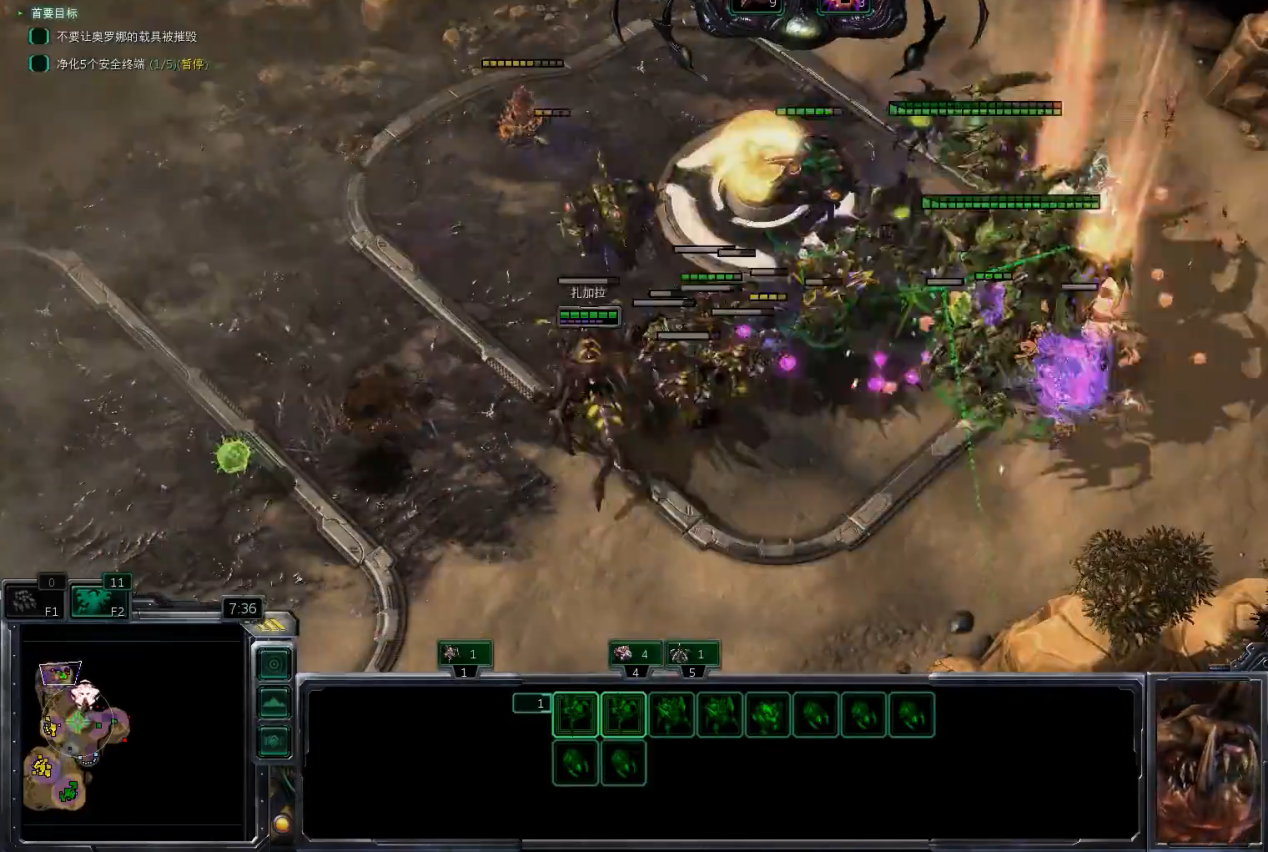Select all army units via F2 button

click(102, 601)
